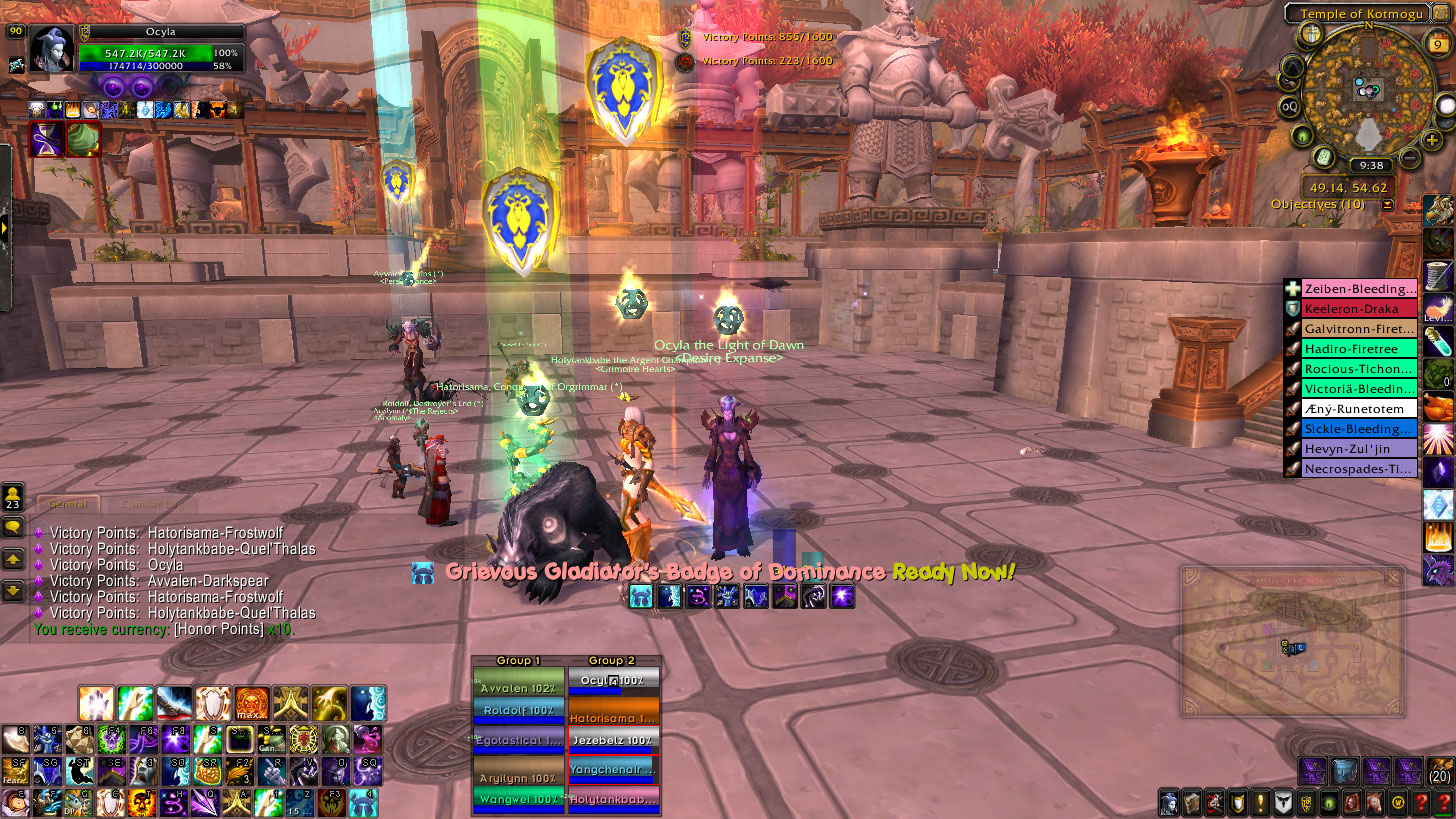This screenshot has width=1456, height=819.
Task: Collapse the Objectives tracker
Action: [x=1387, y=204]
